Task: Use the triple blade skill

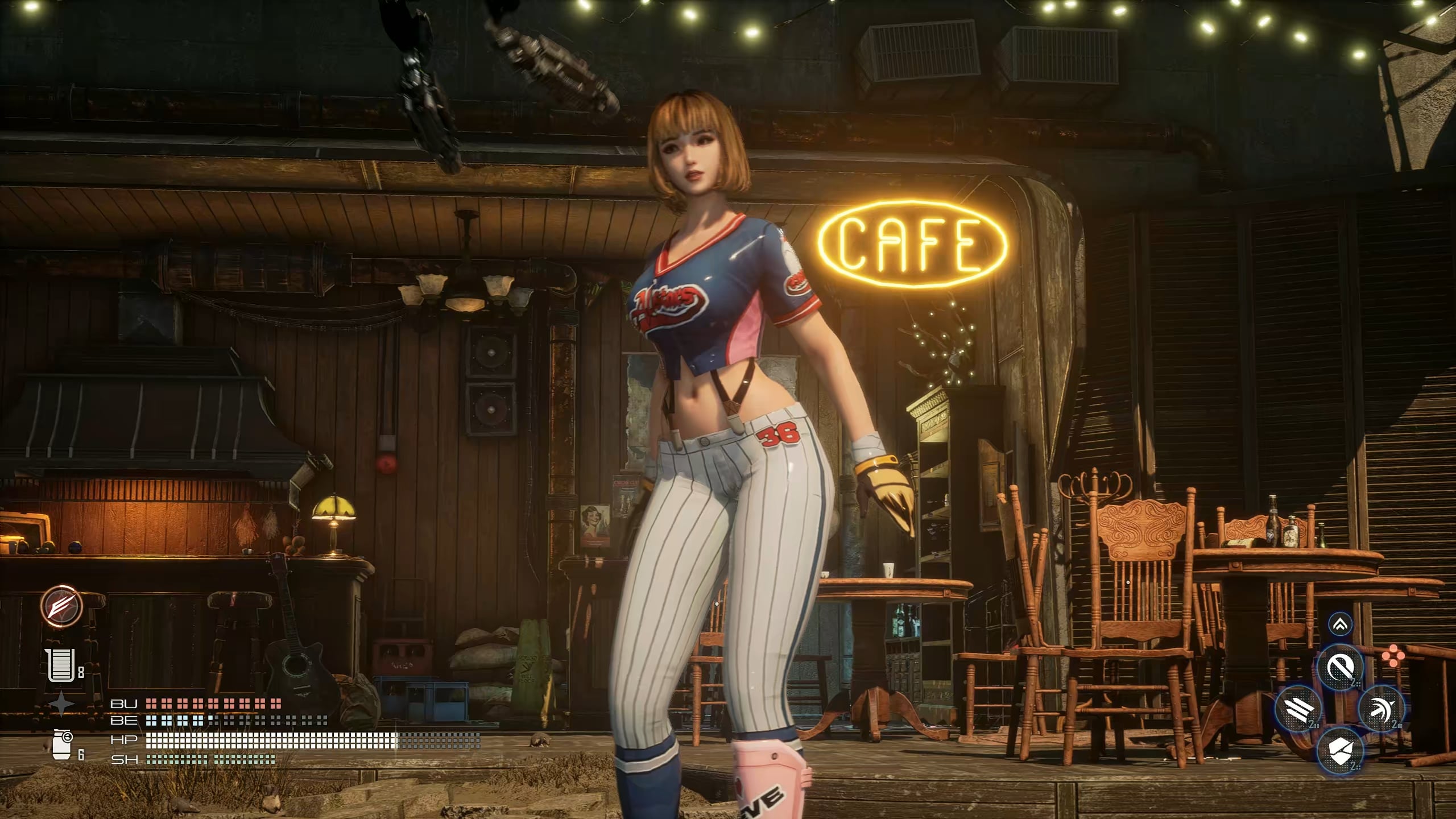Action: point(1299,709)
